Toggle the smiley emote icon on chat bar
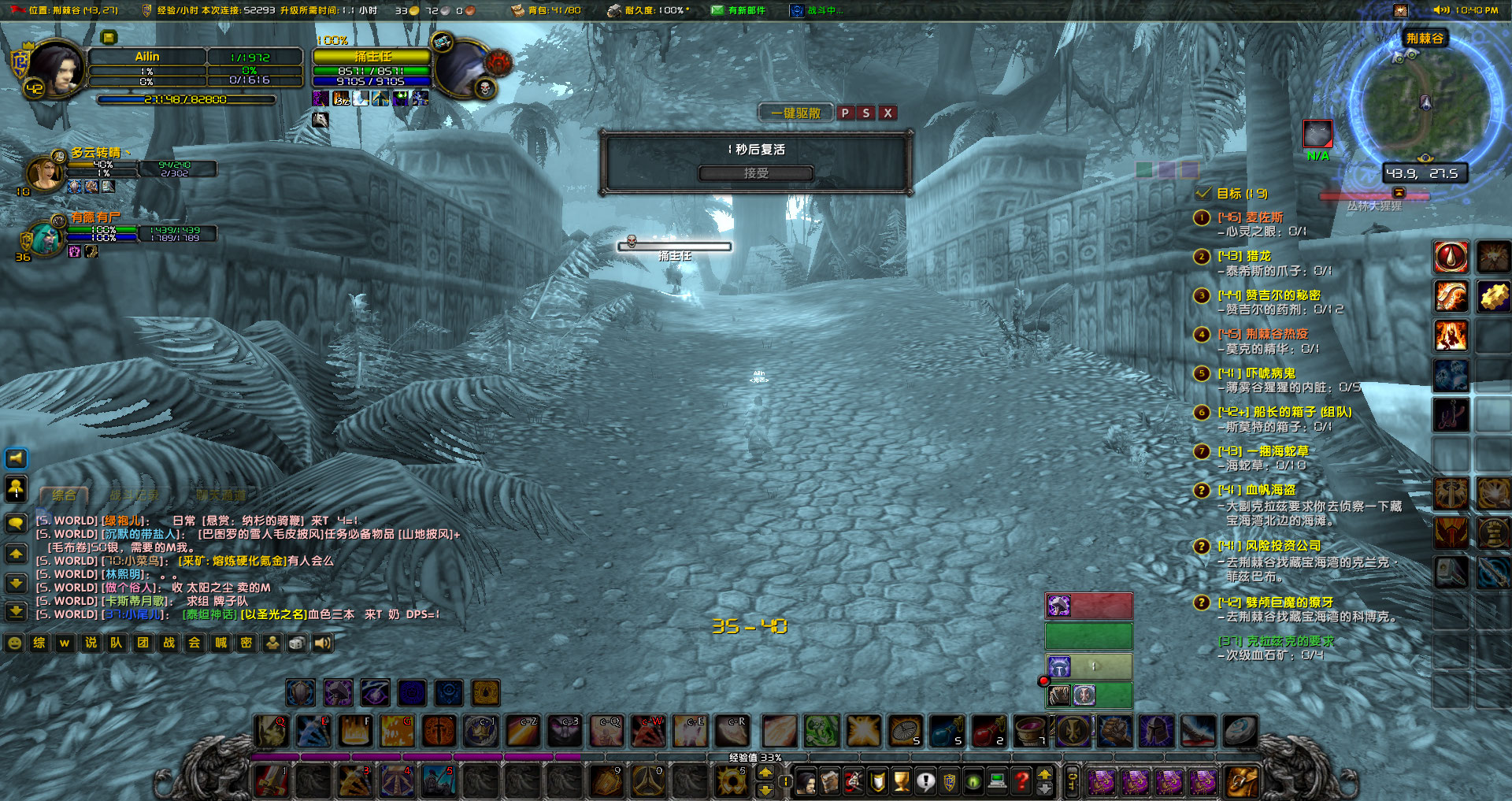 13,642
